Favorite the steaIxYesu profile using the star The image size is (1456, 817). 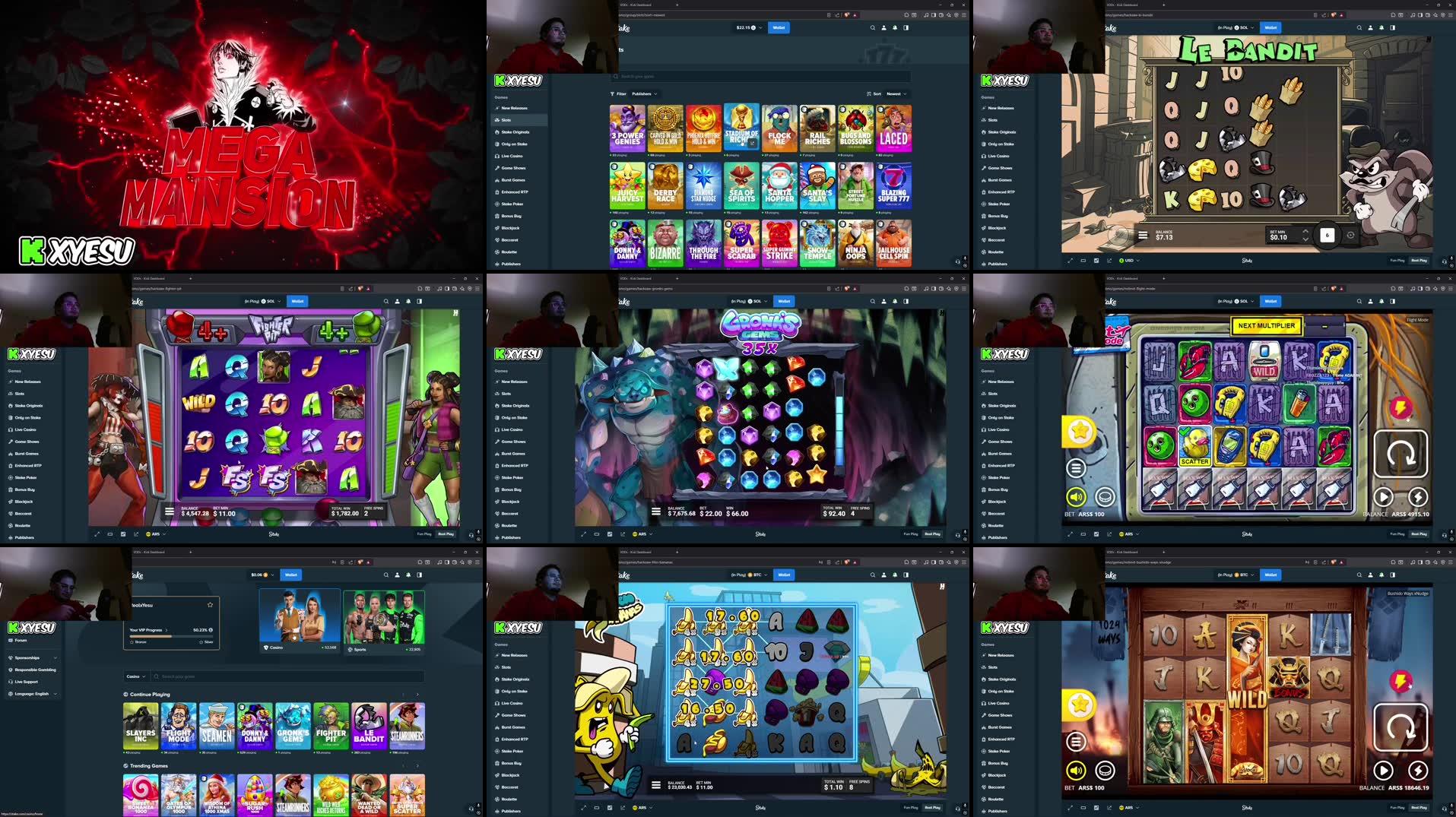[x=211, y=605]
